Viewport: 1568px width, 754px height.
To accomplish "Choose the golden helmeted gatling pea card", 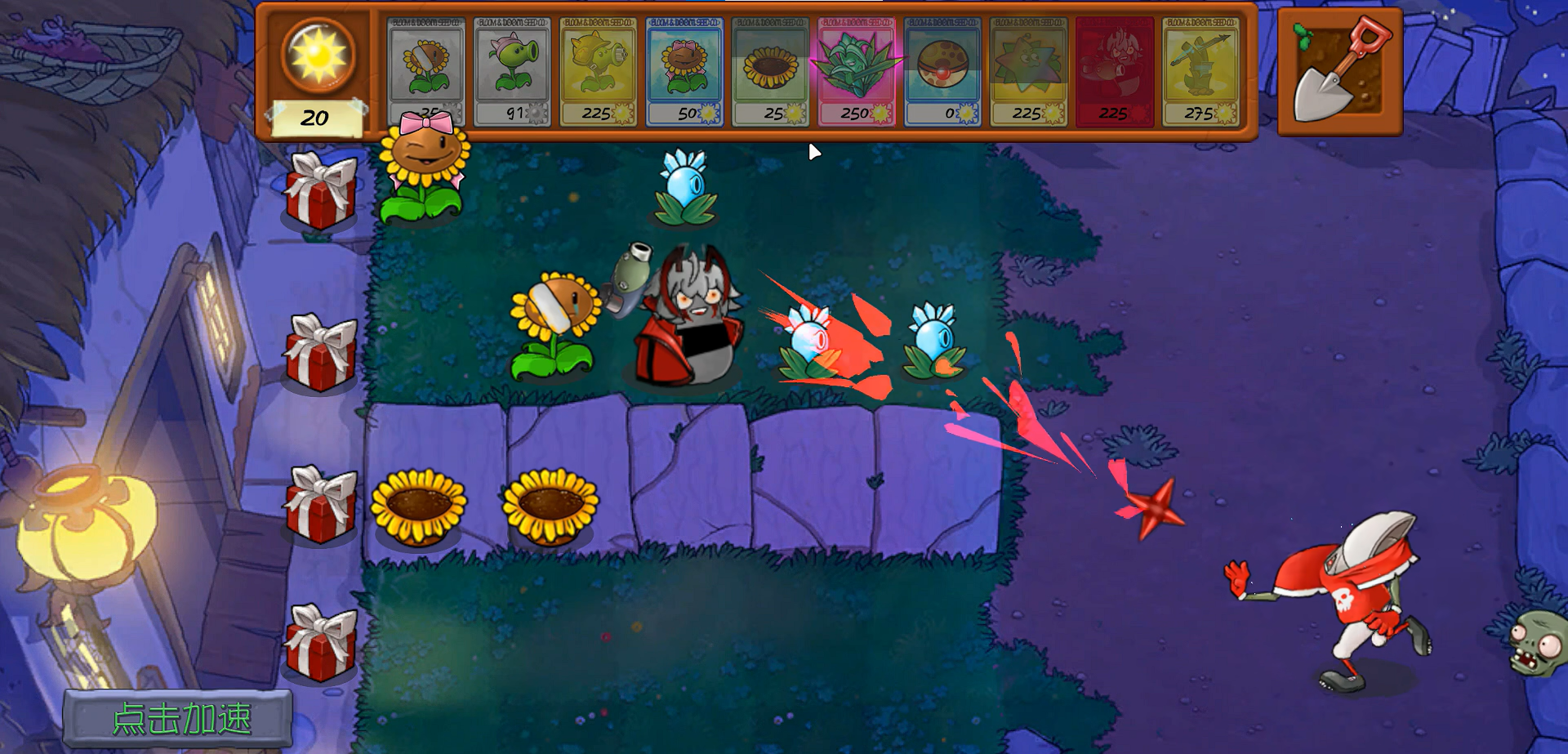I will pos(598,71).
